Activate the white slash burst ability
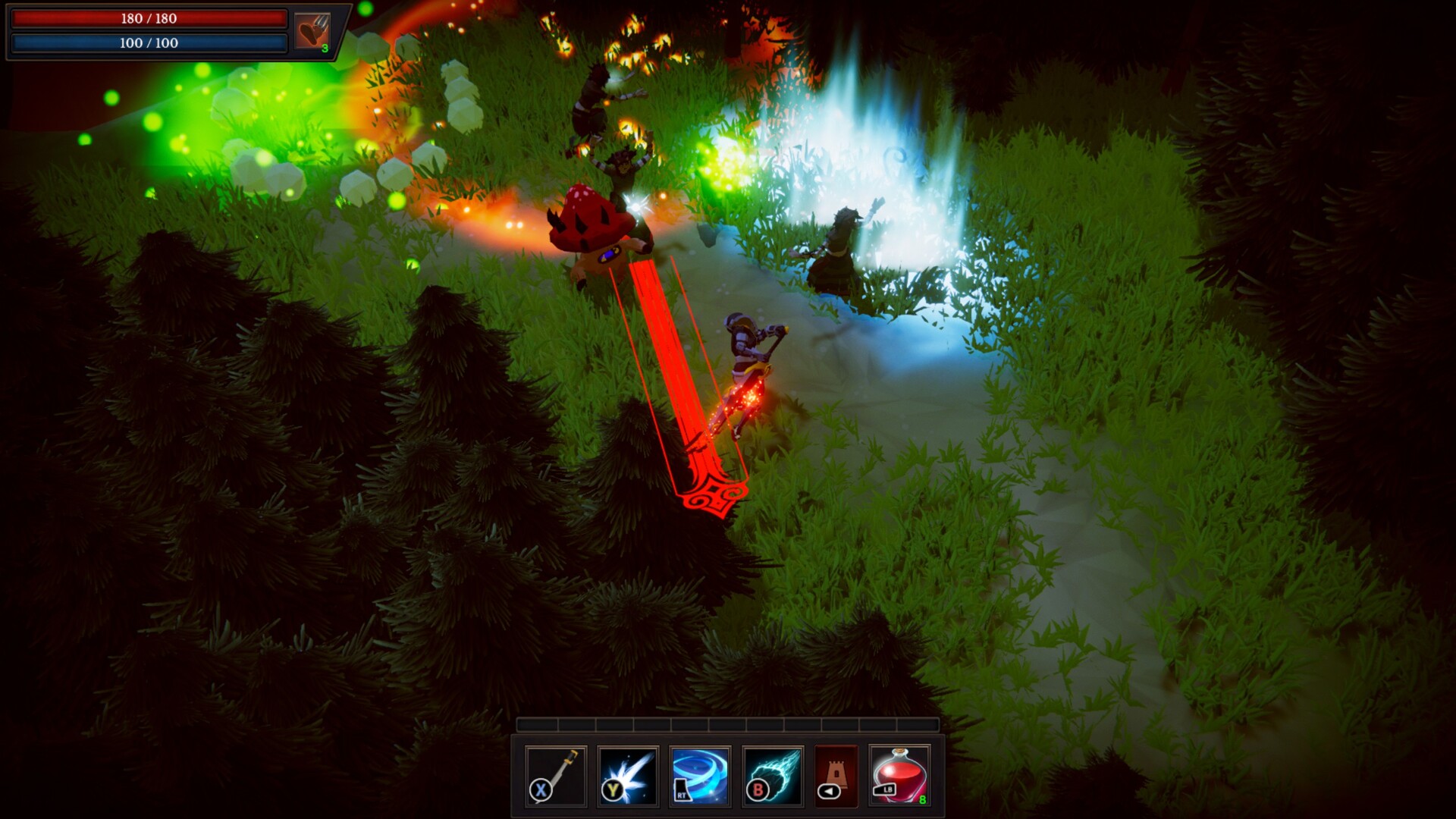The height and width of the screenshot is (819, 1456). click(628, 775)
